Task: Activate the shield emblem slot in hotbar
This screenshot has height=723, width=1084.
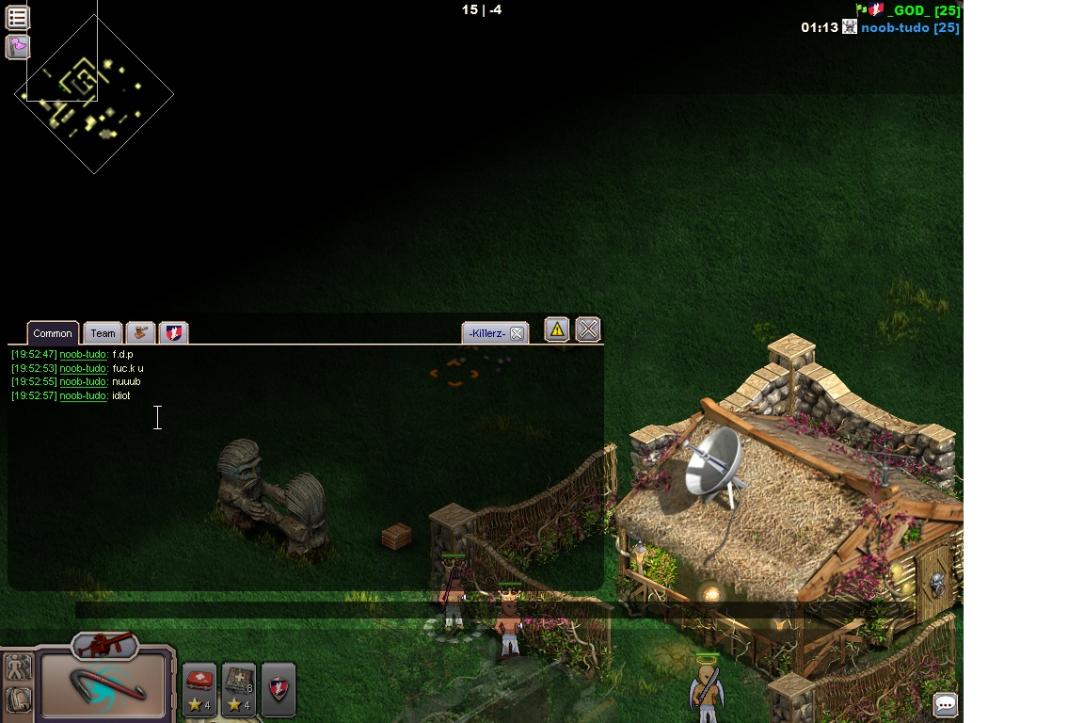Action: pos(278,688)
